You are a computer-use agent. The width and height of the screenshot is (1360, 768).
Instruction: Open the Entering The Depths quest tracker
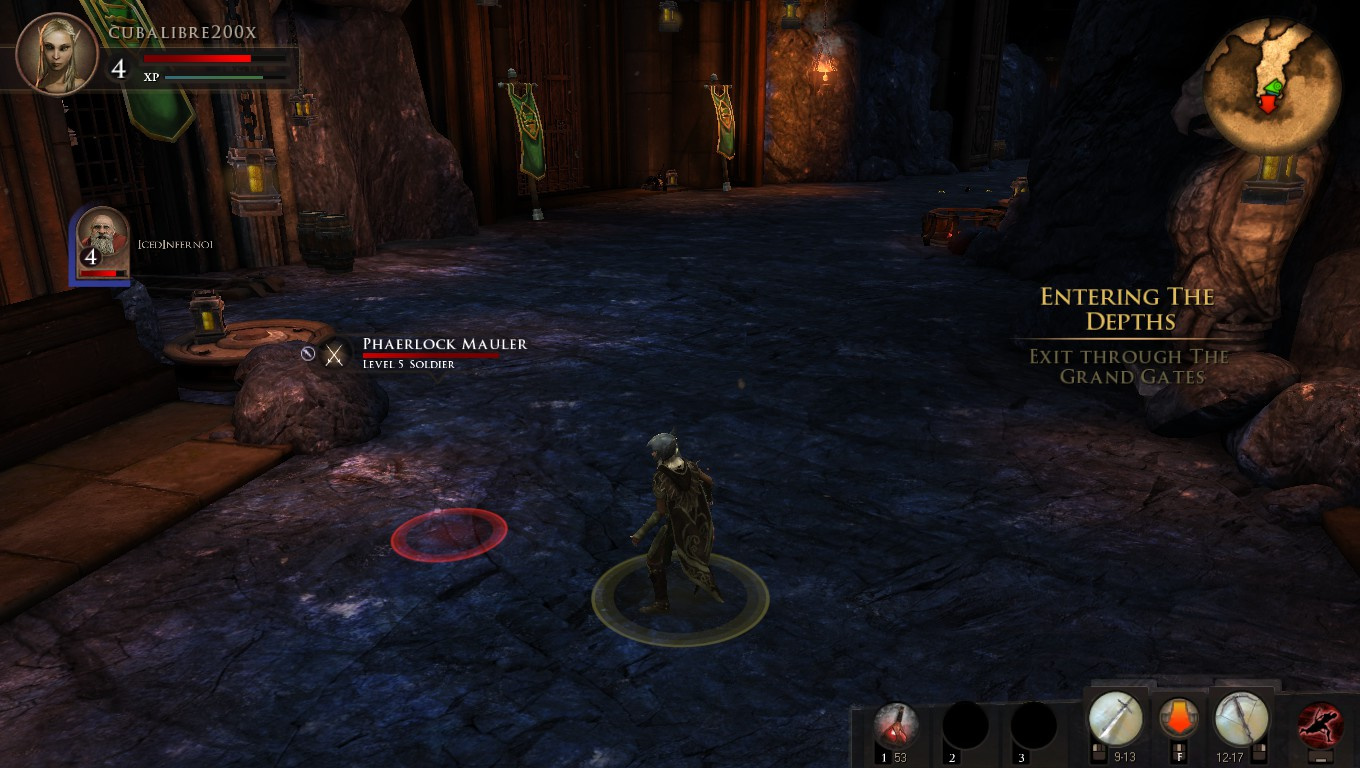[1128, 309]
